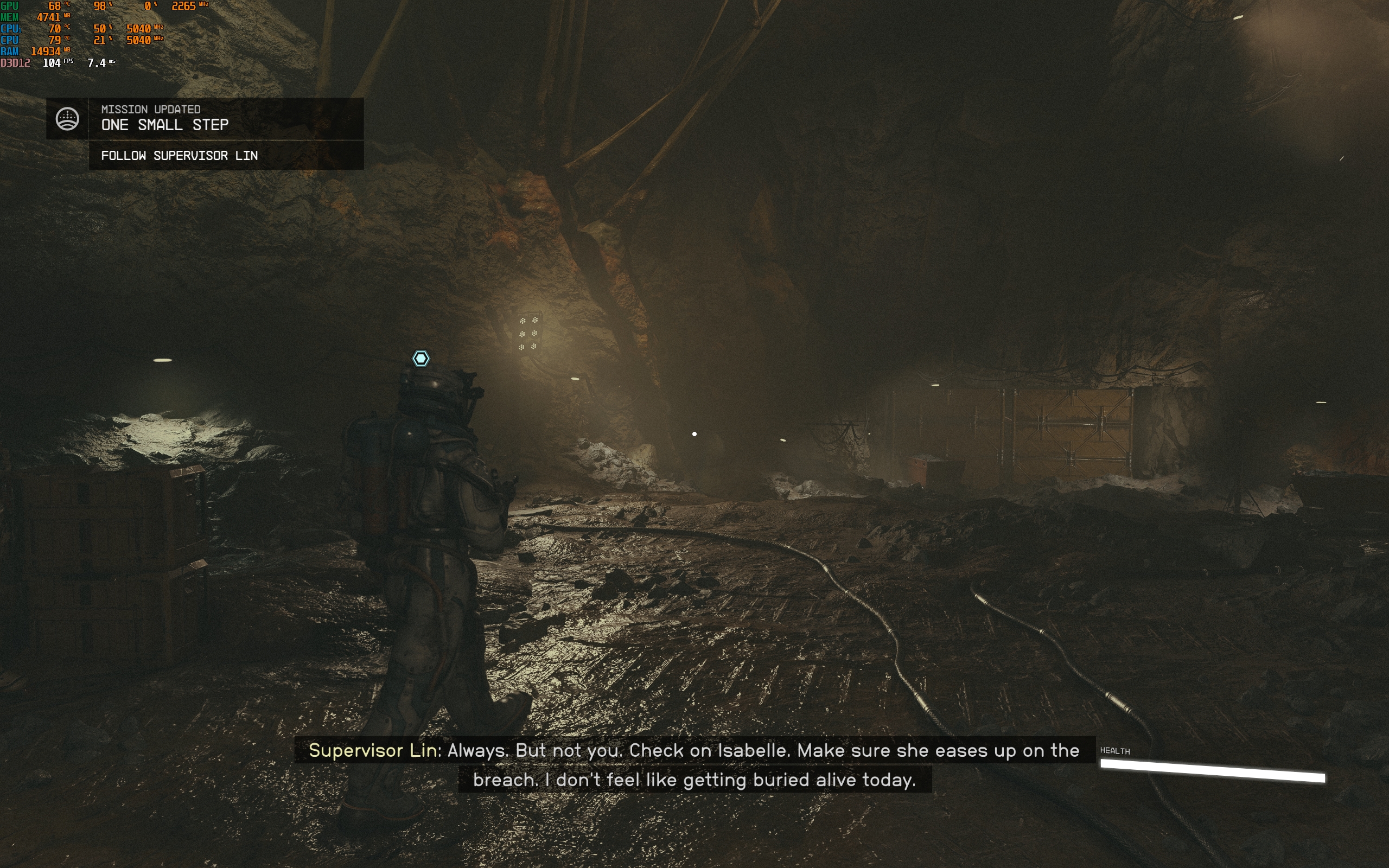This screenshot has width=1389, height=868.
Task: Click the blue hexagon quest marker
Action: coord(420,359)
